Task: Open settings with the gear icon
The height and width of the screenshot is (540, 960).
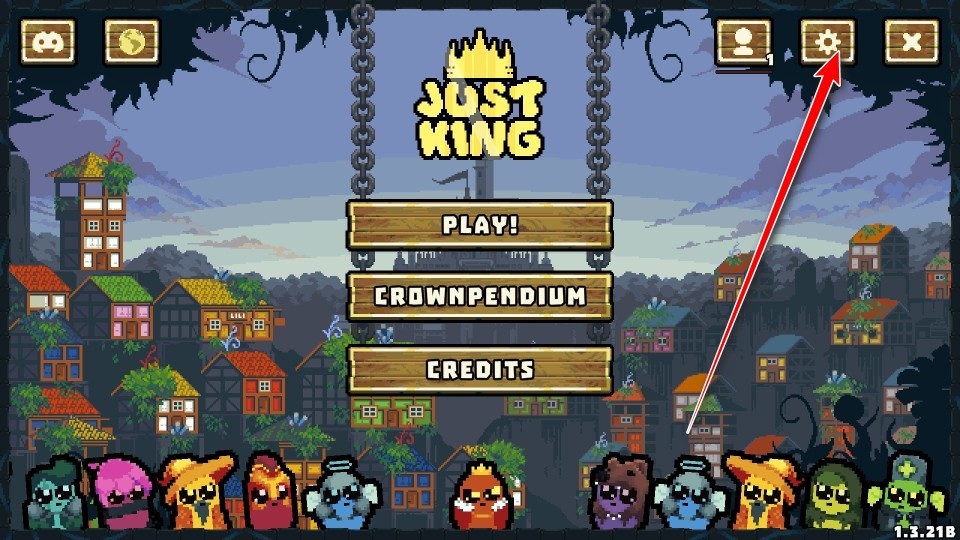Action: click(828, 43)
